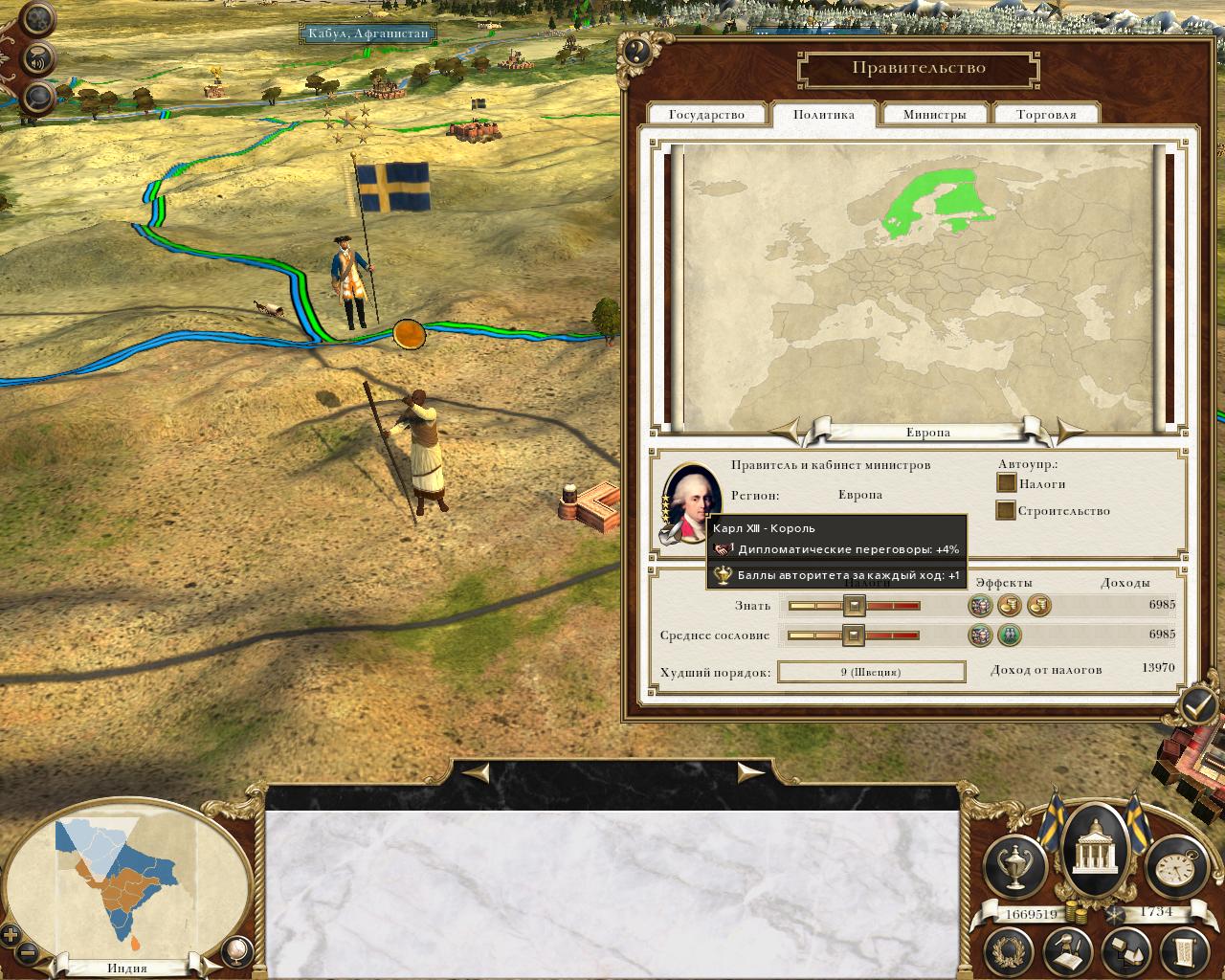Click the Среднее сословие tax slider handle
The image size is (1225, 980).
coord(853,635)
